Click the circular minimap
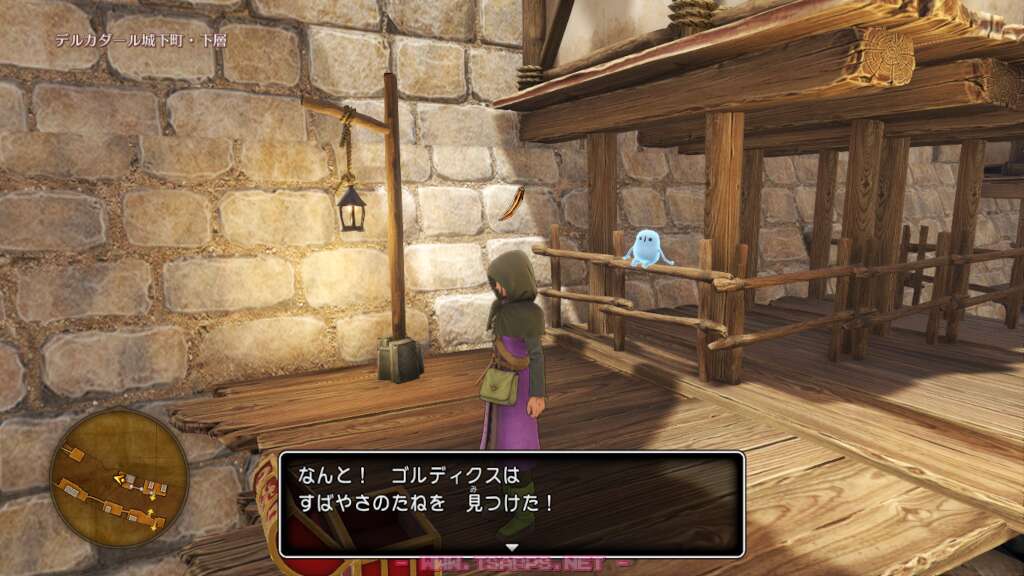This screenshot has width=1024, height=576. tap(119, 479)
